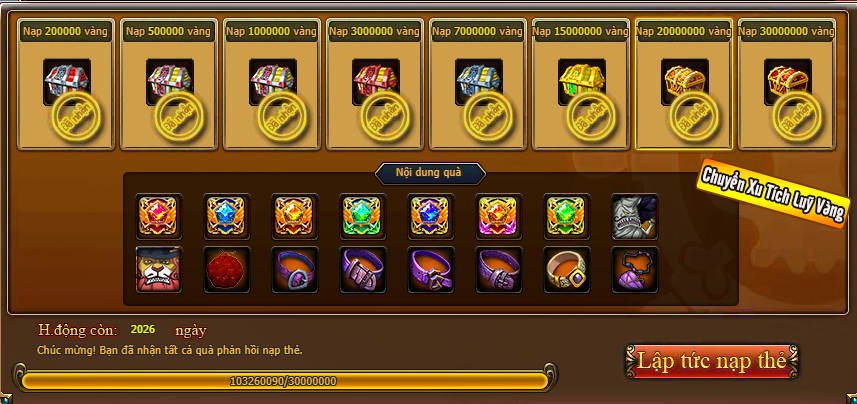View the grey cloaked figure reward icon
The width and height of the screenshot is (857, 404).
[x=635, y=216]
